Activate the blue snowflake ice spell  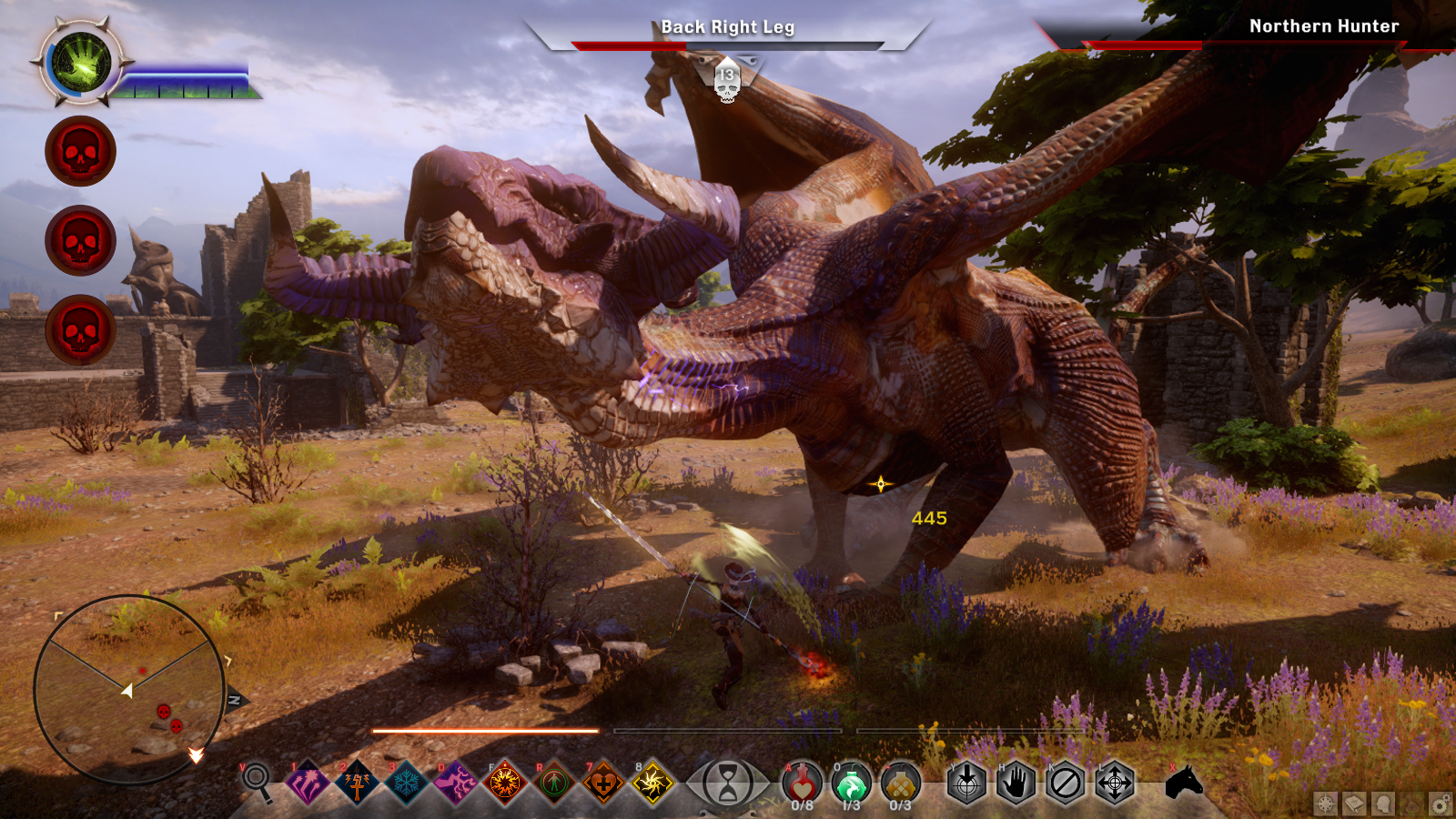407,782
